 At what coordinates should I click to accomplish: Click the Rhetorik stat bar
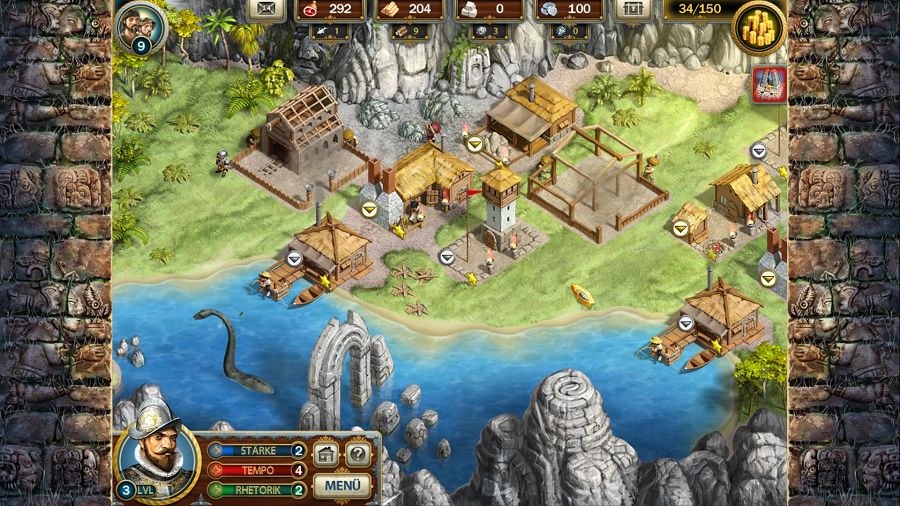tap(257, 490)
